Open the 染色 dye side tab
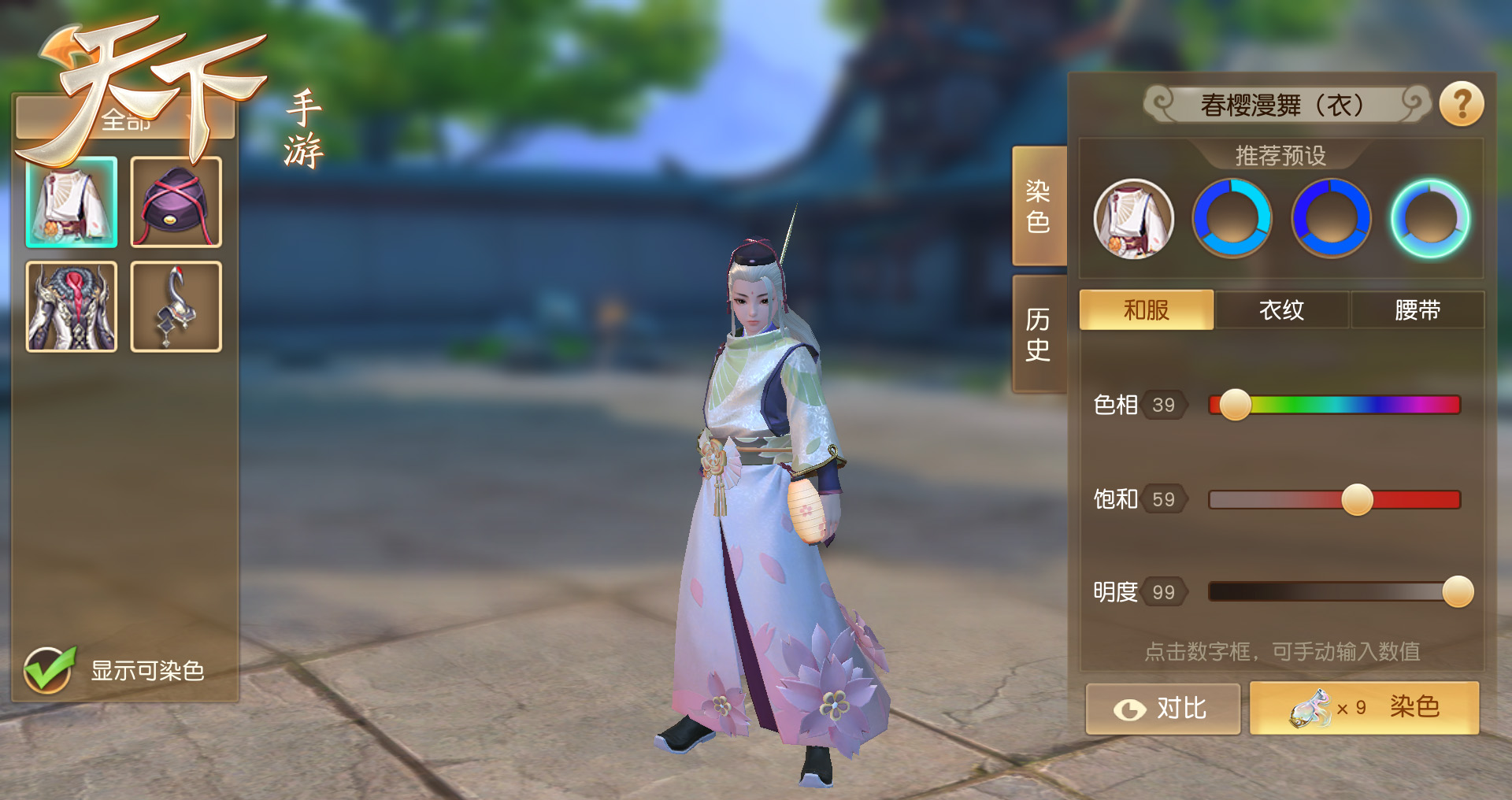This screenshot has width=1512, height=800. (x=1038, y=206)
